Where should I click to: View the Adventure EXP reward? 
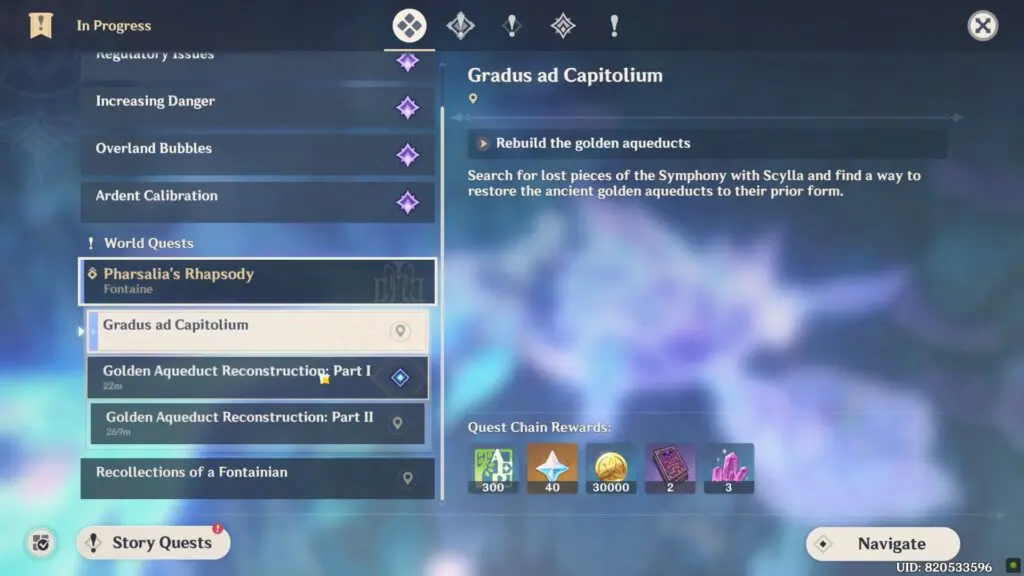[x=493, y=468]
